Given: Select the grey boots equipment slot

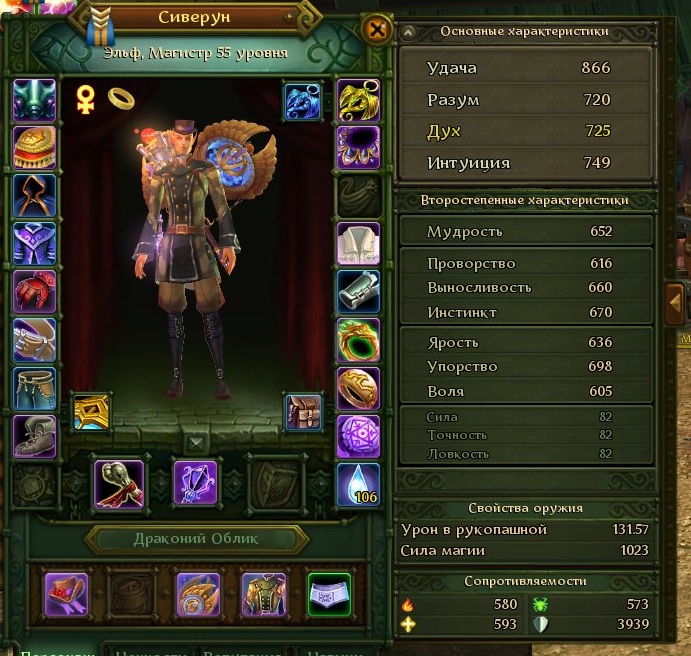Looking at the screenshot, I should 35,436.
